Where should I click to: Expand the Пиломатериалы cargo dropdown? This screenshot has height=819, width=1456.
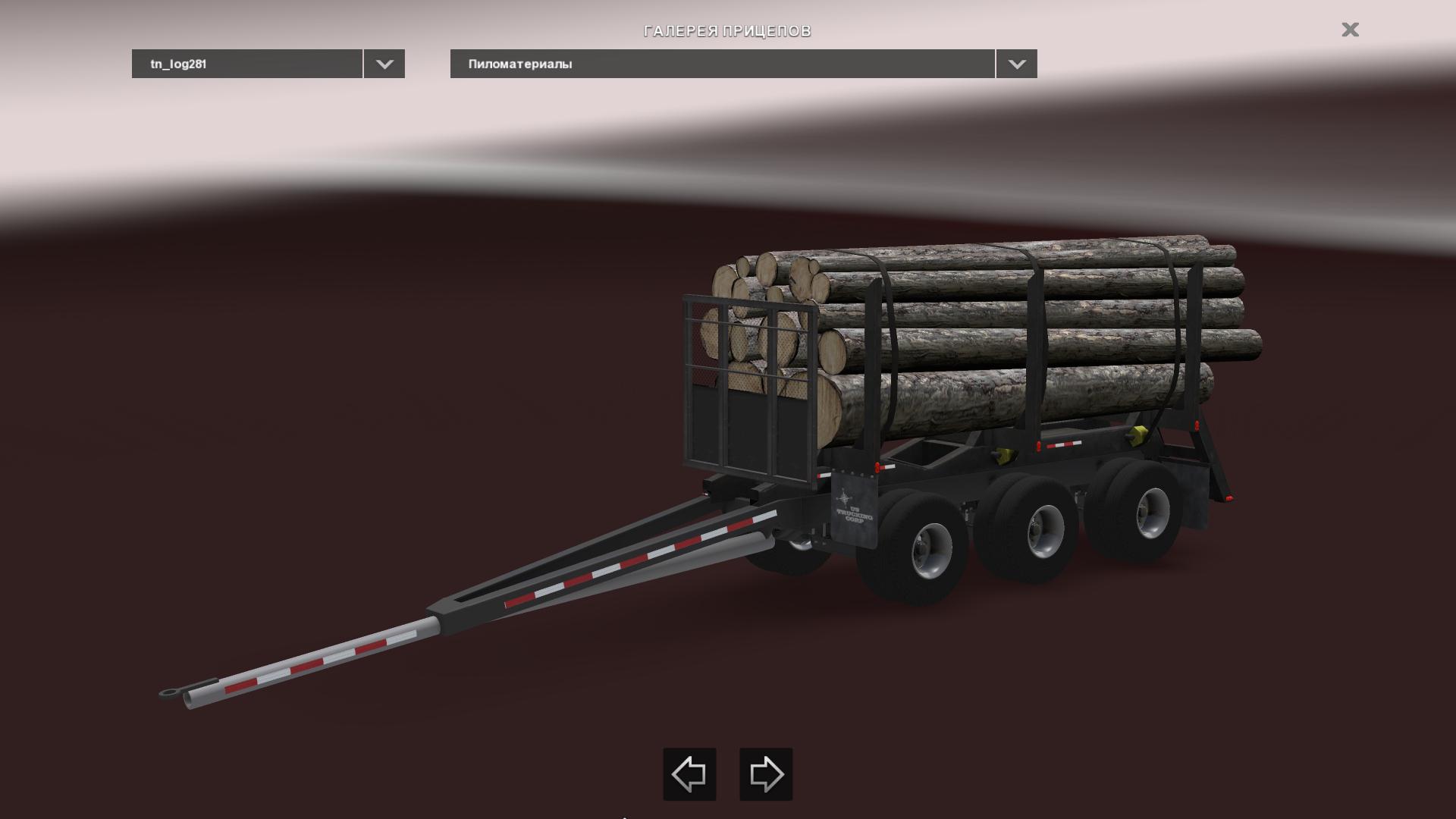click(x=1016, y=64)
